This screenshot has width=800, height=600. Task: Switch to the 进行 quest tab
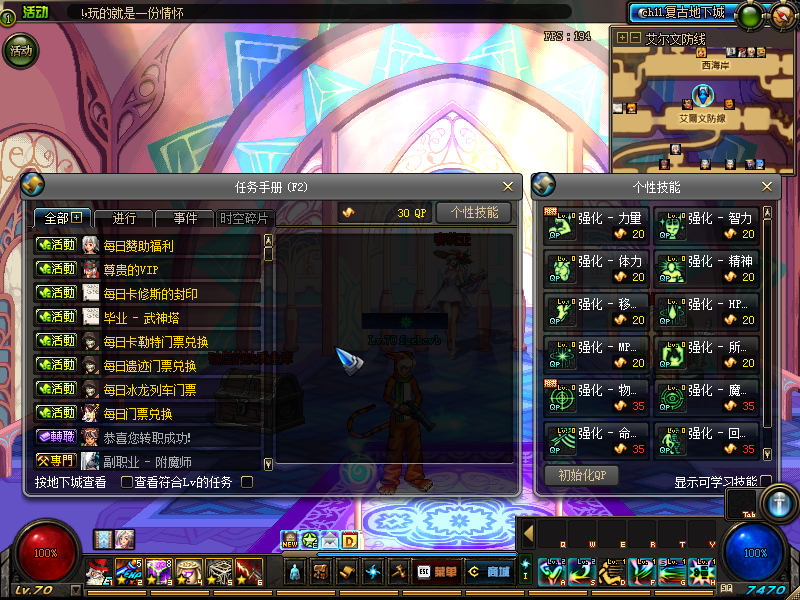click(x=125, y=218)
